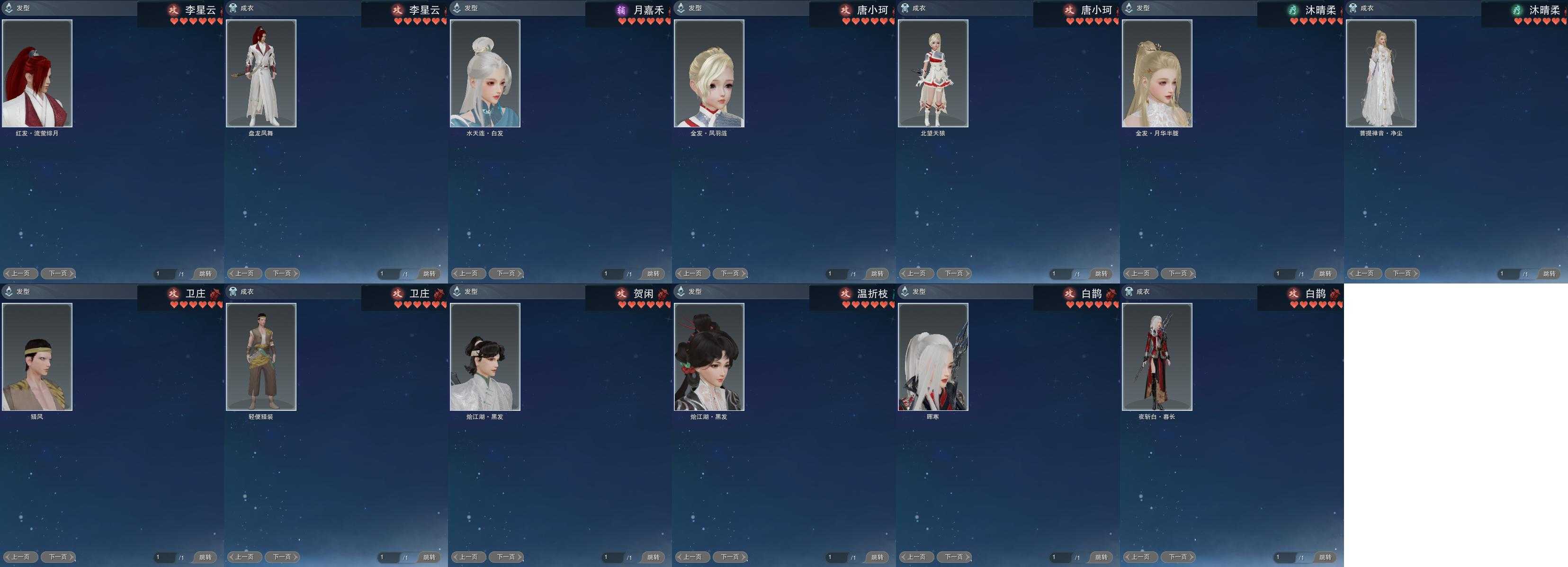Screen dimensions: 1568x567
Task: Pick the 水天连·白发 hairstyle
Action: coord(485,73)
